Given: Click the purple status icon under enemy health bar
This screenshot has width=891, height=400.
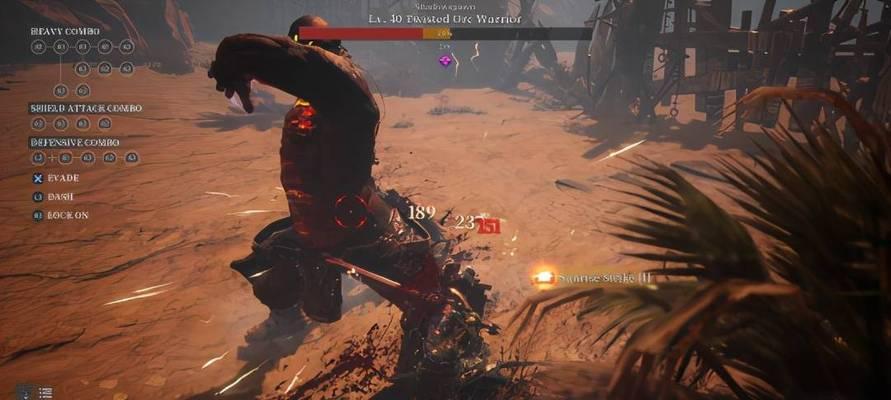Looking at the screenshot, I should pyautogui.click(x=445, y=61).
